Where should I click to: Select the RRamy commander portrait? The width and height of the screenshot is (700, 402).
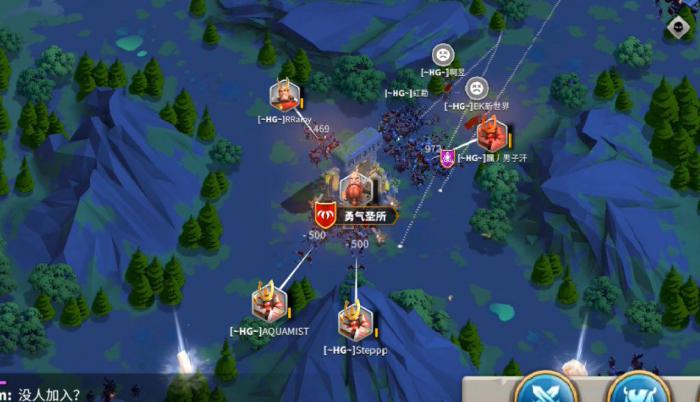[284, 96]
